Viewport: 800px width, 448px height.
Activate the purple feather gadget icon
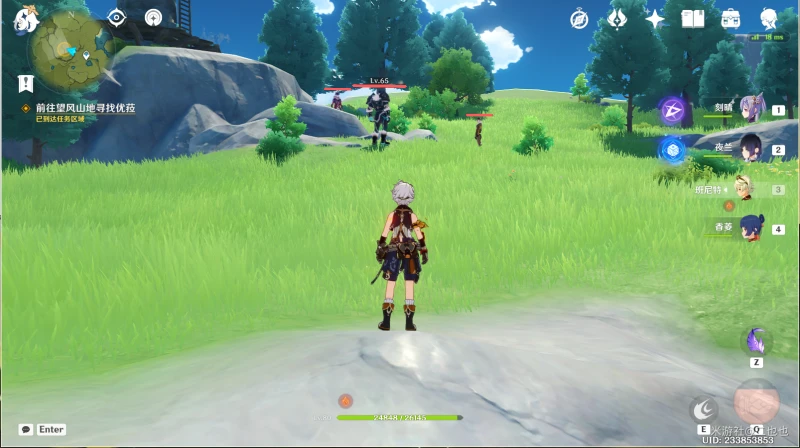757,340
